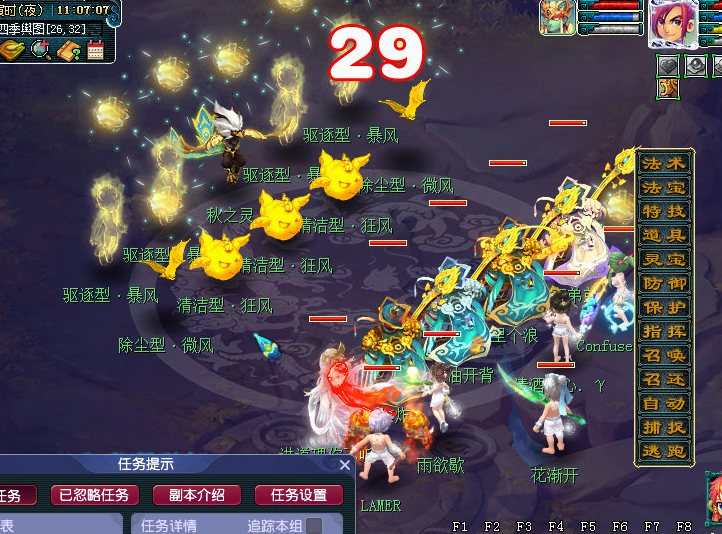Choose the 捕捉 (Capture) command
Image resolution: width=722 pixels, height=534 pixels.
coord(664,427)
